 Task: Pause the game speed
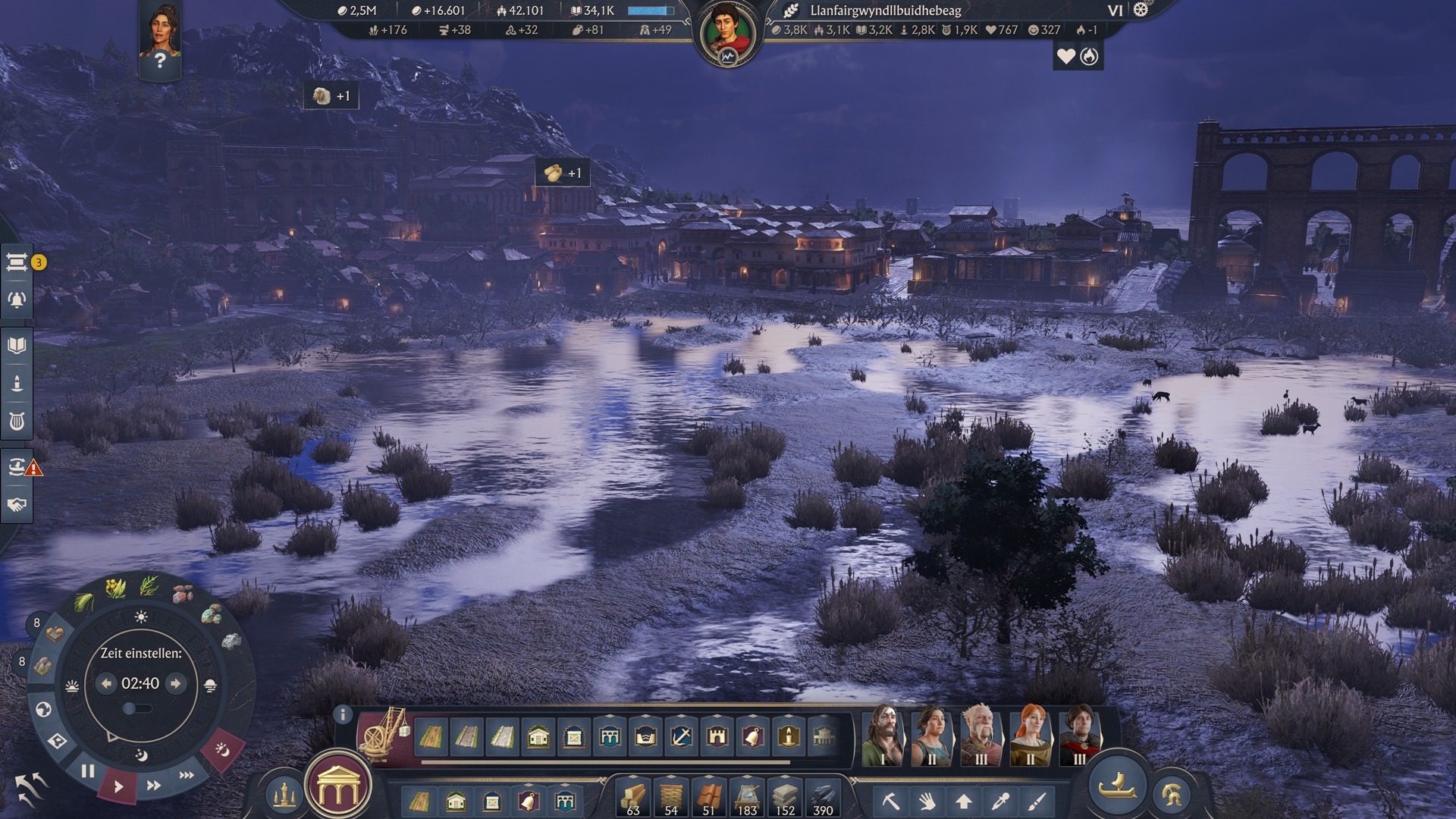click(x=88, y=772)
